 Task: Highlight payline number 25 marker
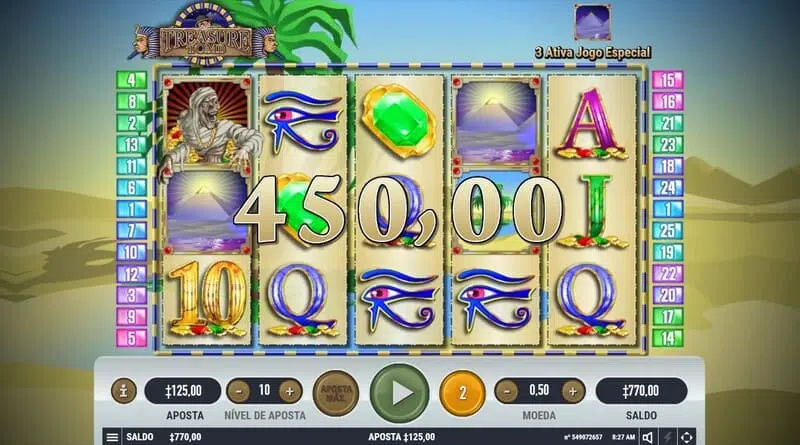[x=667, y=230]
